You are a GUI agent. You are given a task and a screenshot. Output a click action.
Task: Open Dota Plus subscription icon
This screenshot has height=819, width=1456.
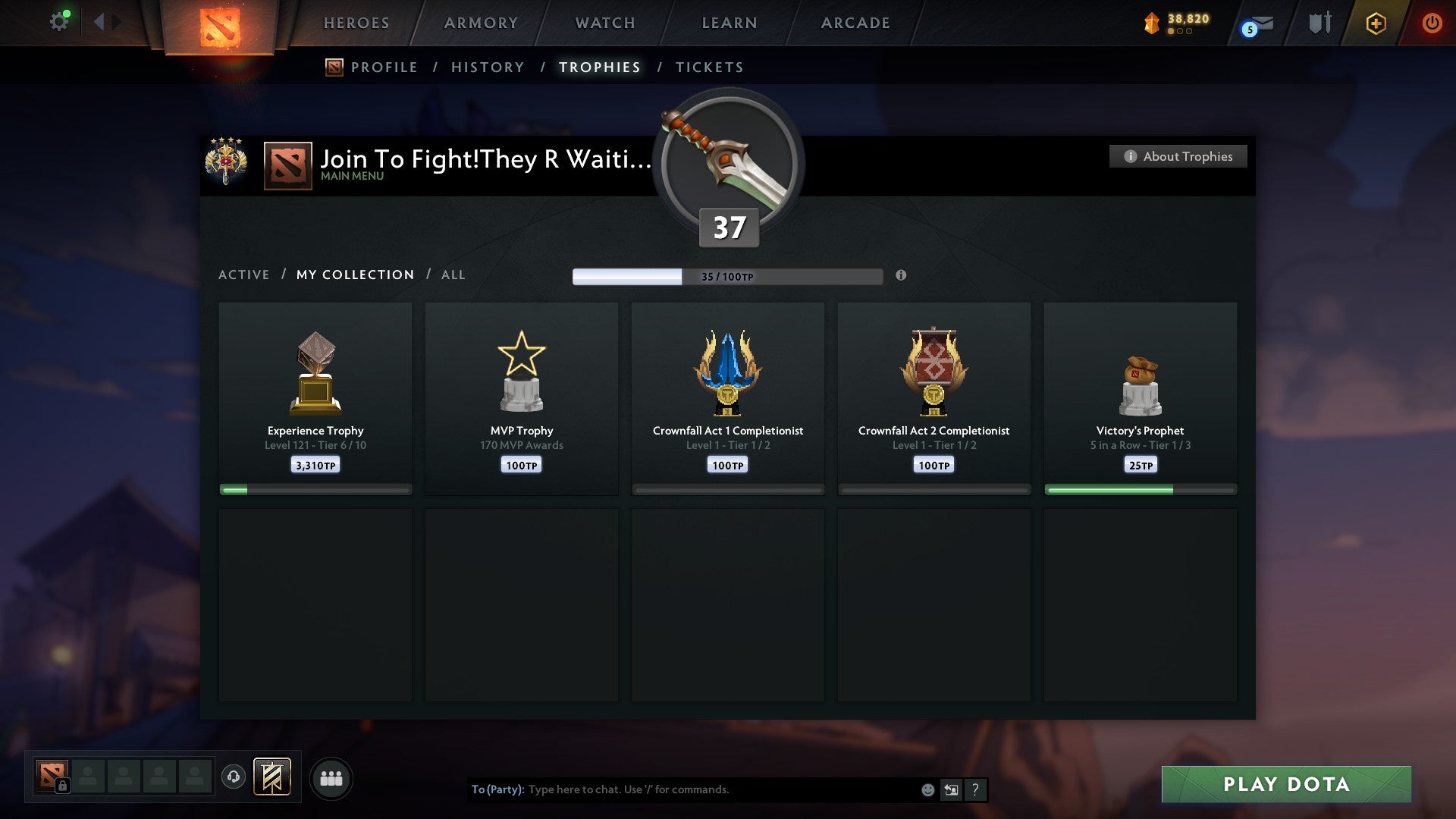coord(1376,23)
